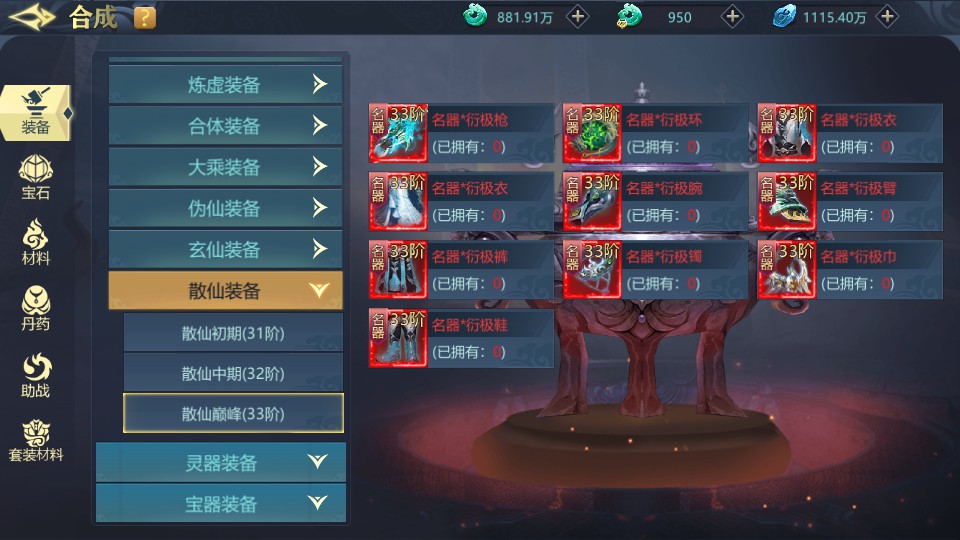This screenshot has width=960, height=540.
Task: Switch to the 助战 tab
Action: tap(36, 375)
